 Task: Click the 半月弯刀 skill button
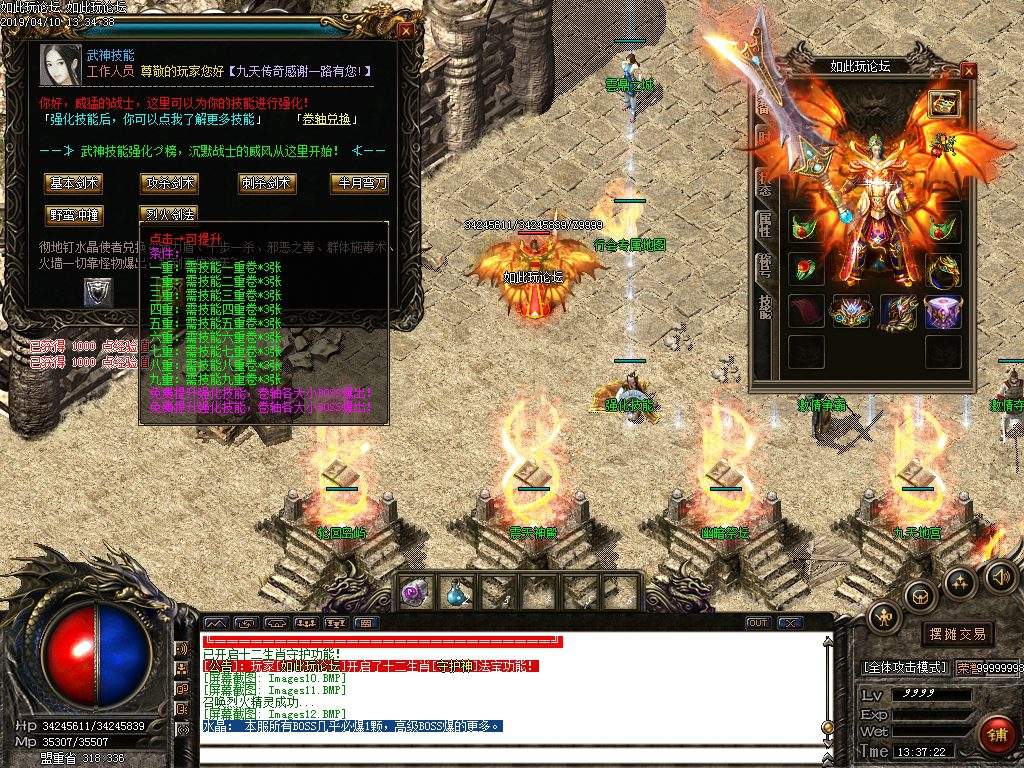(358, 183)
